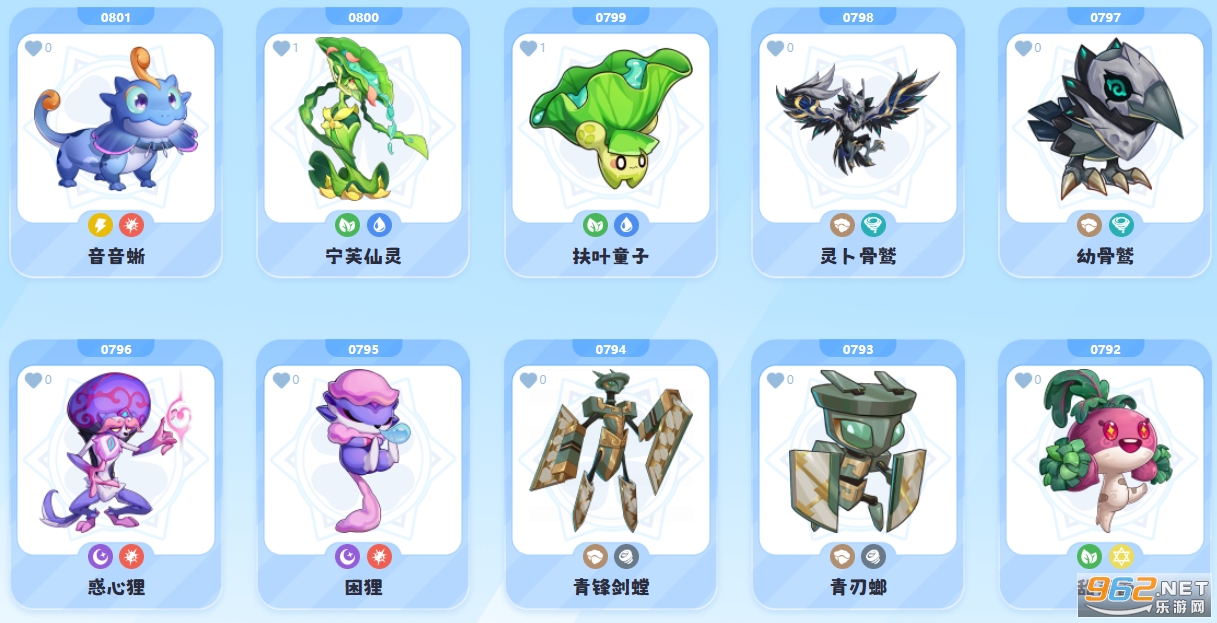Click the heart icon on 宁芙仙灵
Viewport: 1217px width, 623px height.
tap(281, 48)
